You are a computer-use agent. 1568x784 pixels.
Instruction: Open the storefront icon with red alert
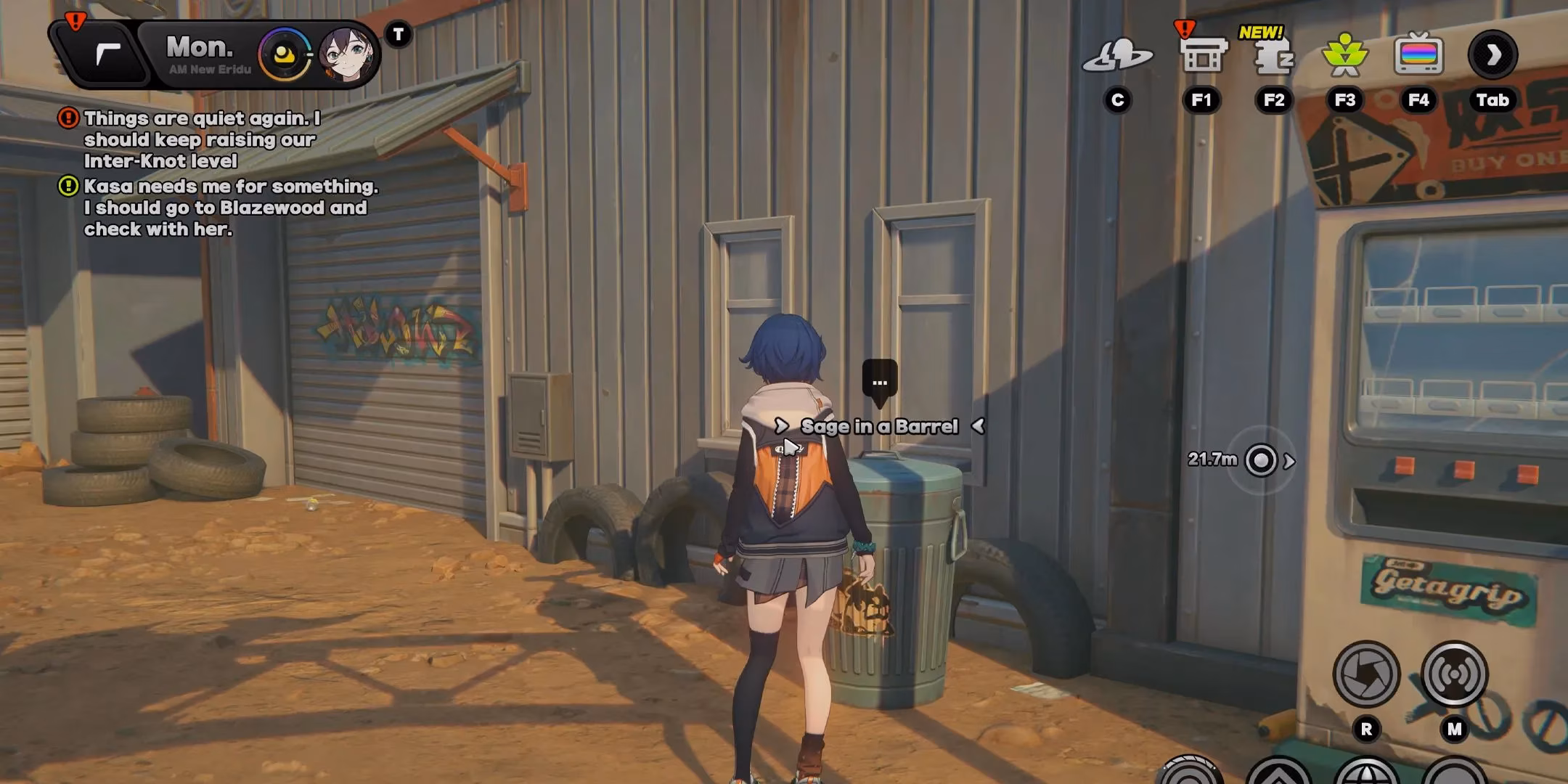pyautogui.click(x=1202, y=55)
